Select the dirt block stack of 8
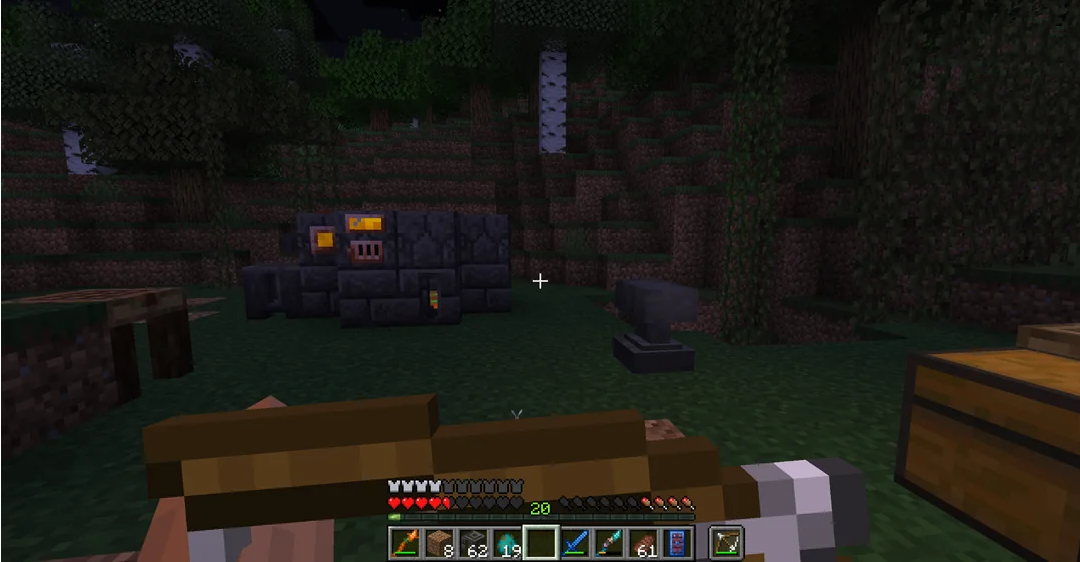The width and height of the screenshot is (1080, 562). pos(439,543)
